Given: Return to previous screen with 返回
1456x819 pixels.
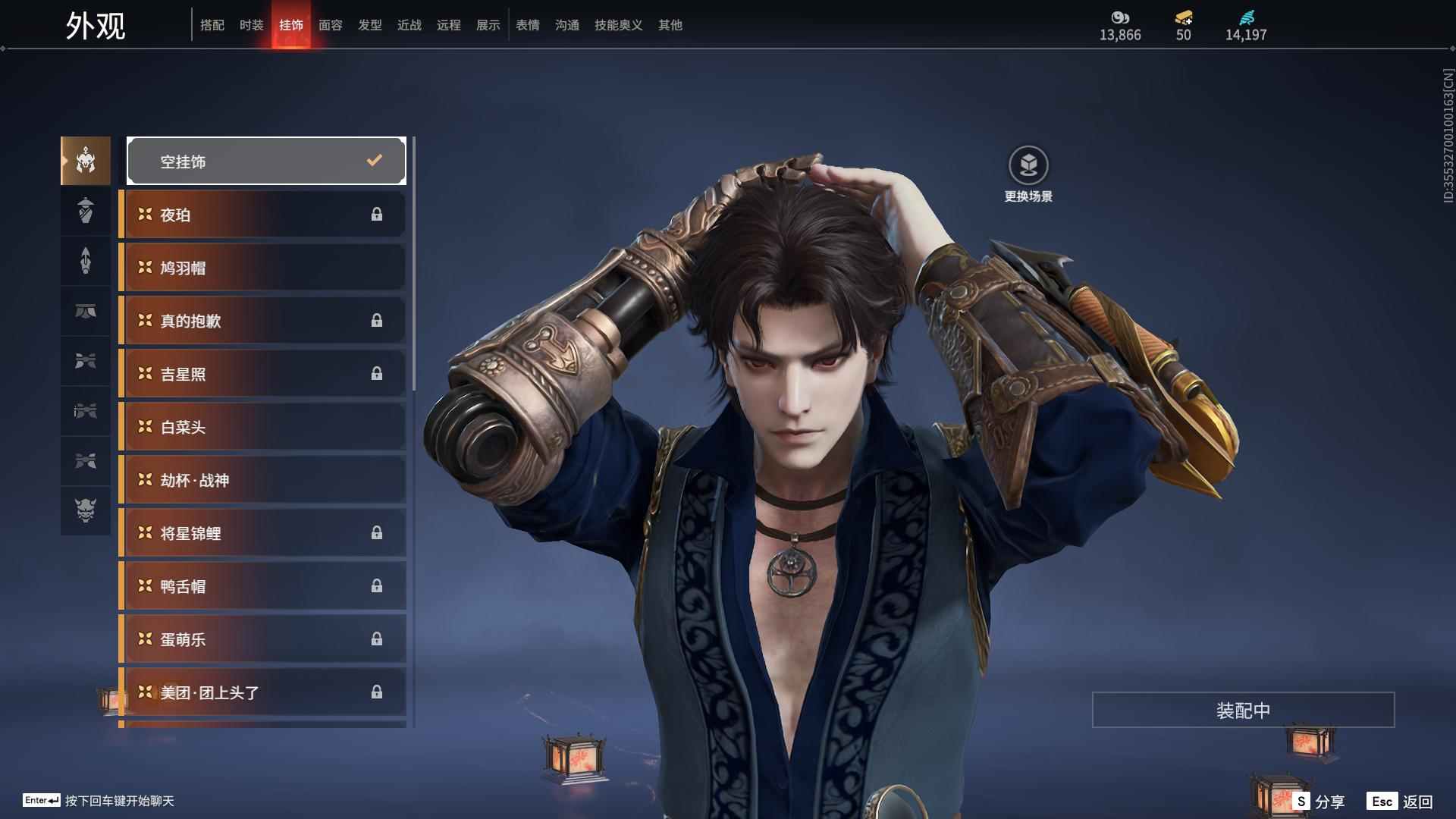Looking at the screenshot, I should click(x=1400, y=801).
